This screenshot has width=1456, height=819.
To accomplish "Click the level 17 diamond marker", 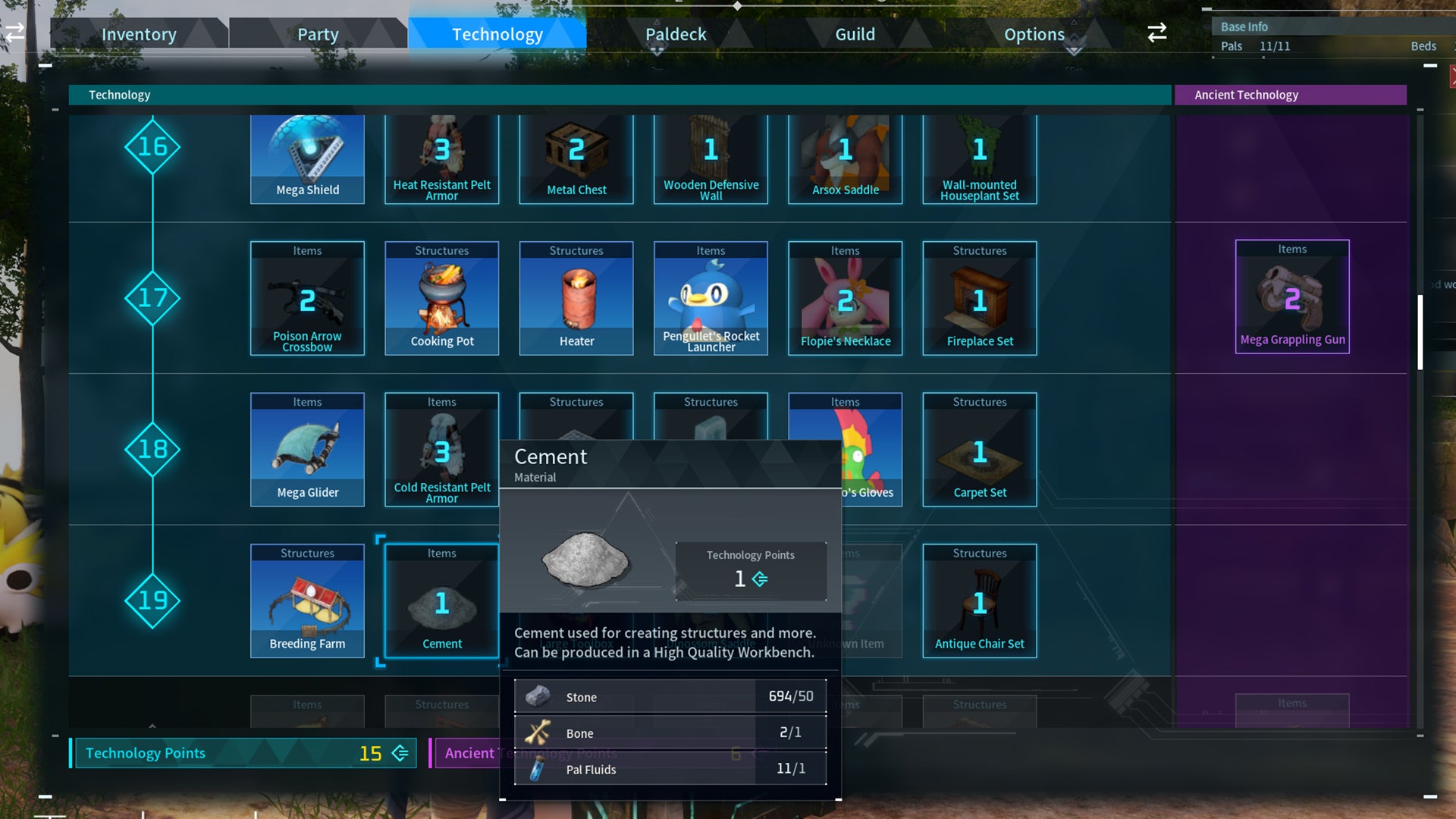I will pos(152,298).
